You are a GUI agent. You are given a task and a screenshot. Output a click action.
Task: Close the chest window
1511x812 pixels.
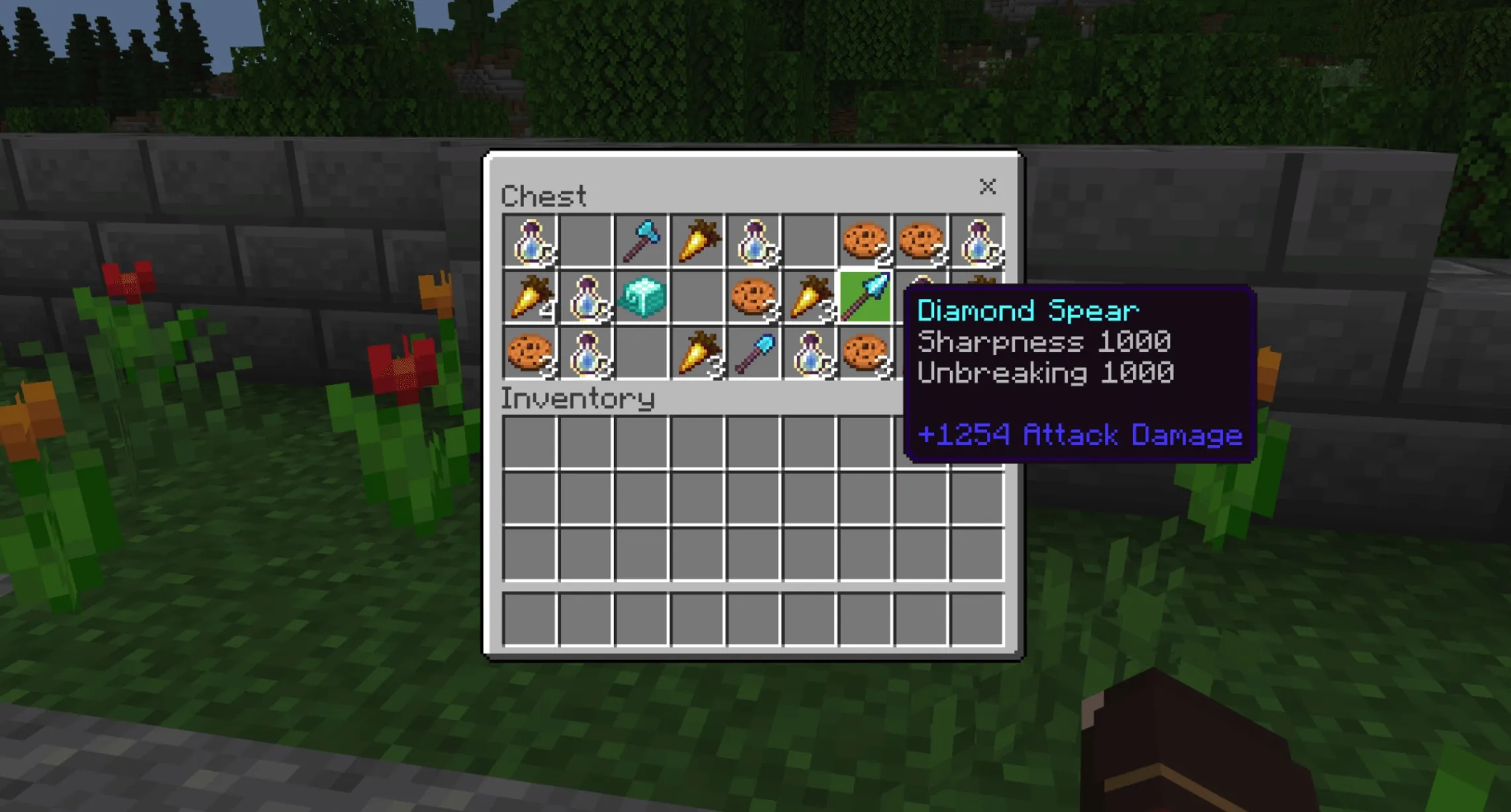pos(987,186)
